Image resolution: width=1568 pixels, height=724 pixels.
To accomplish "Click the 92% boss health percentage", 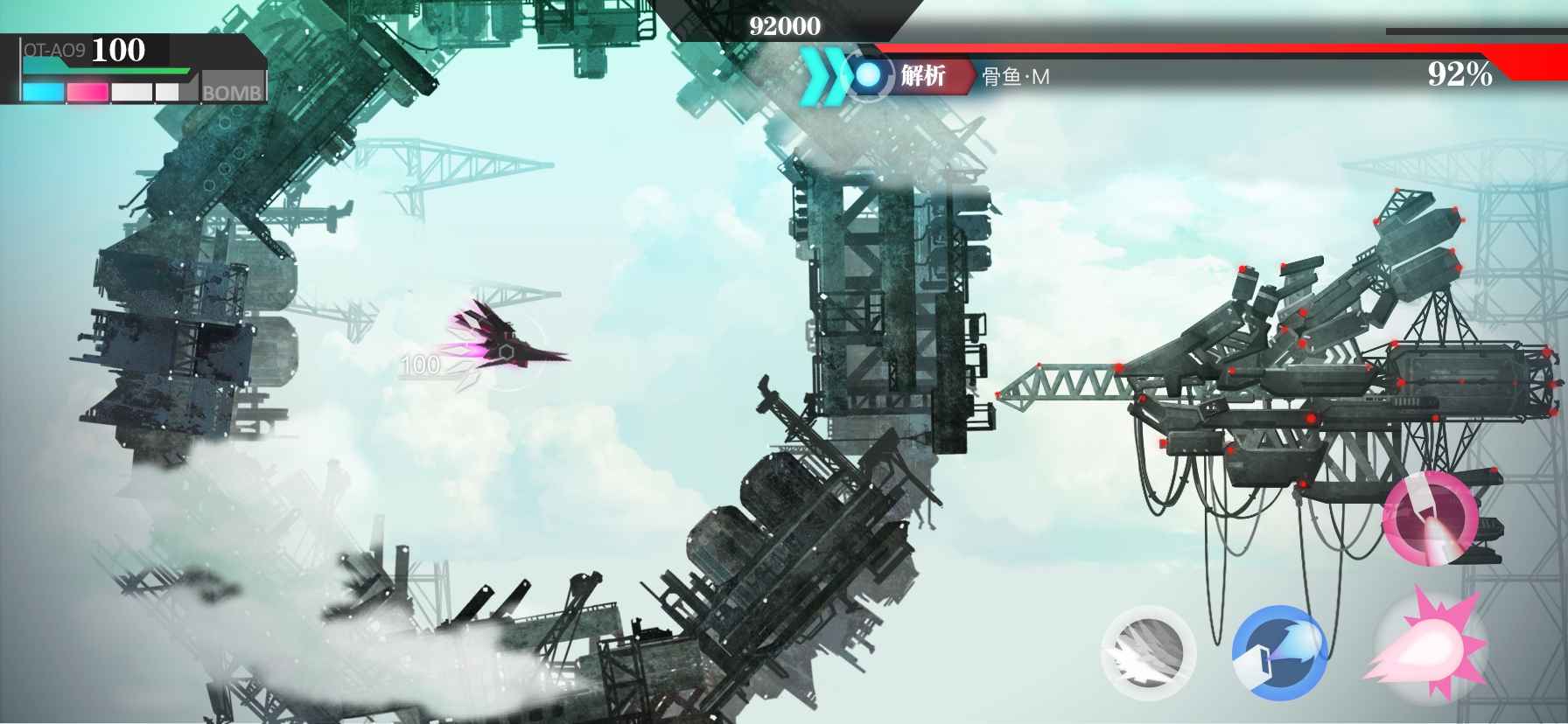I will (1459, 73).
